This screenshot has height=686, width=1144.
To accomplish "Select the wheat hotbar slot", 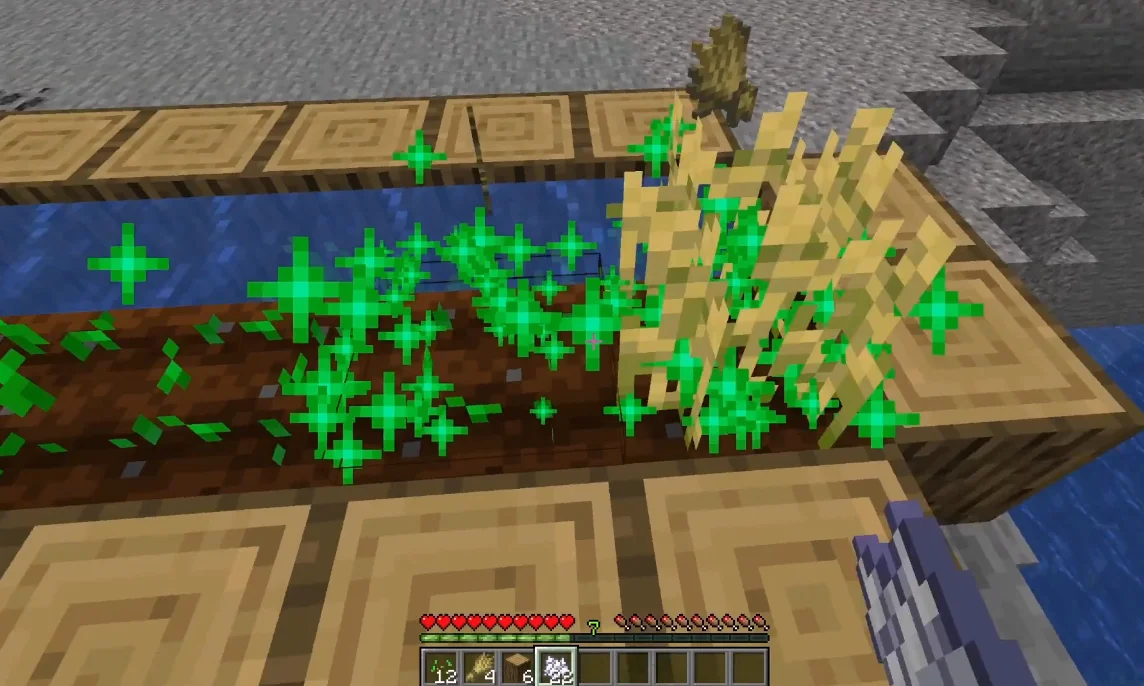I will tap(479, 667).
